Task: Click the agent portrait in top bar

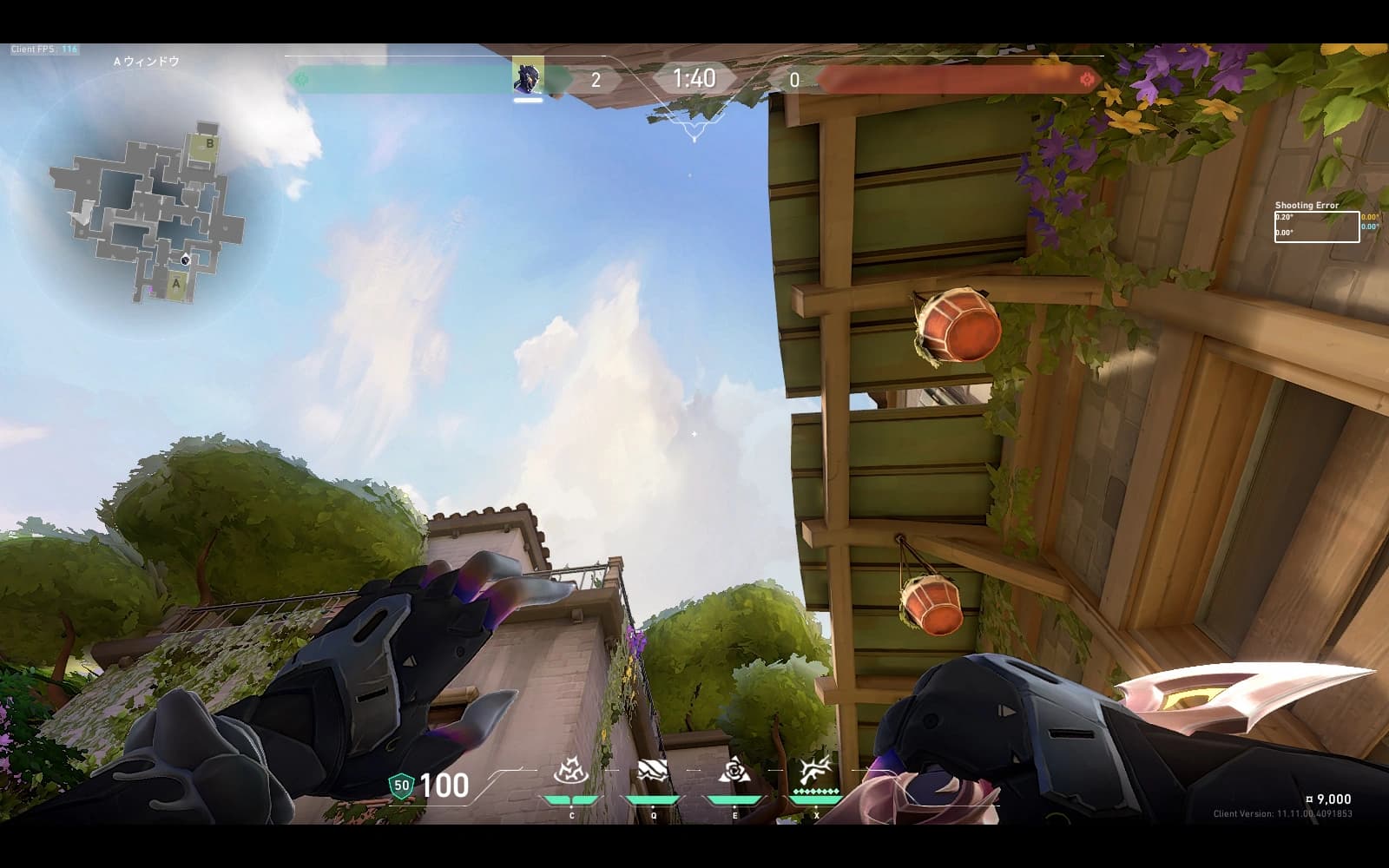Action: (528, 77)
